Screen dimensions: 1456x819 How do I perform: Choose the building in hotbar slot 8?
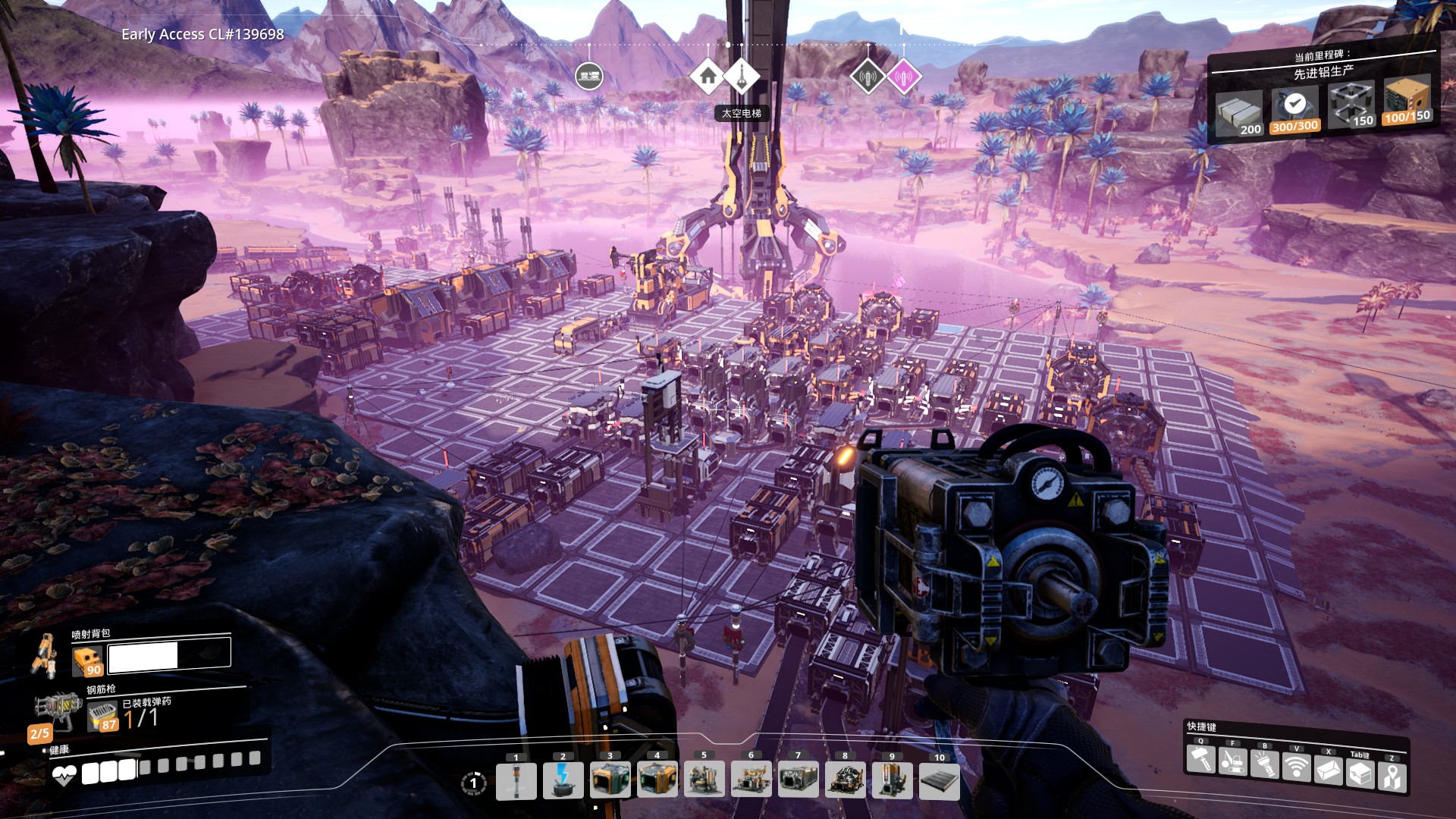pos(846,780)
